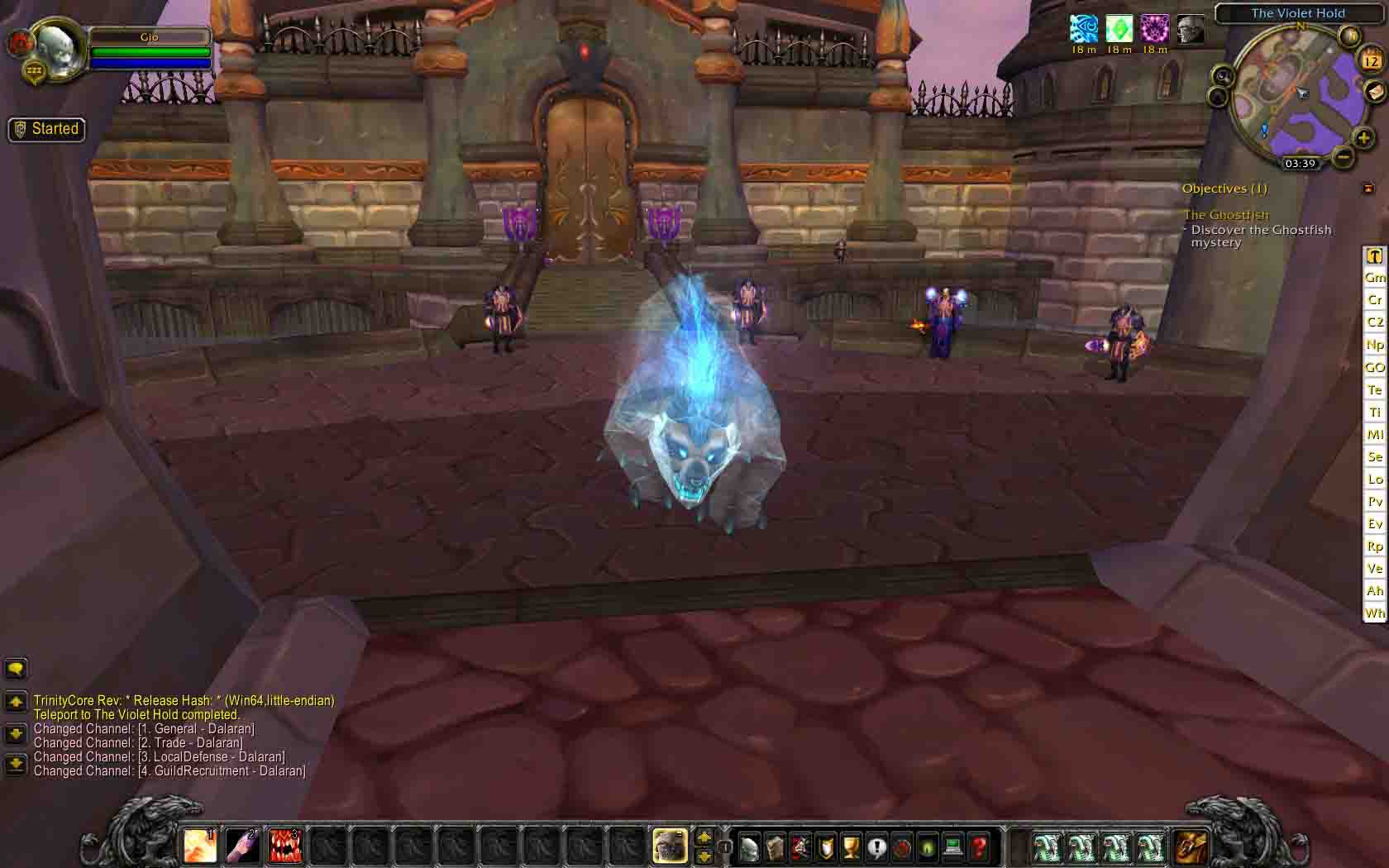Select the Gm sidebar tab
The image size is (1389, 868).
pyautogui.click(x=1374, y=278)
